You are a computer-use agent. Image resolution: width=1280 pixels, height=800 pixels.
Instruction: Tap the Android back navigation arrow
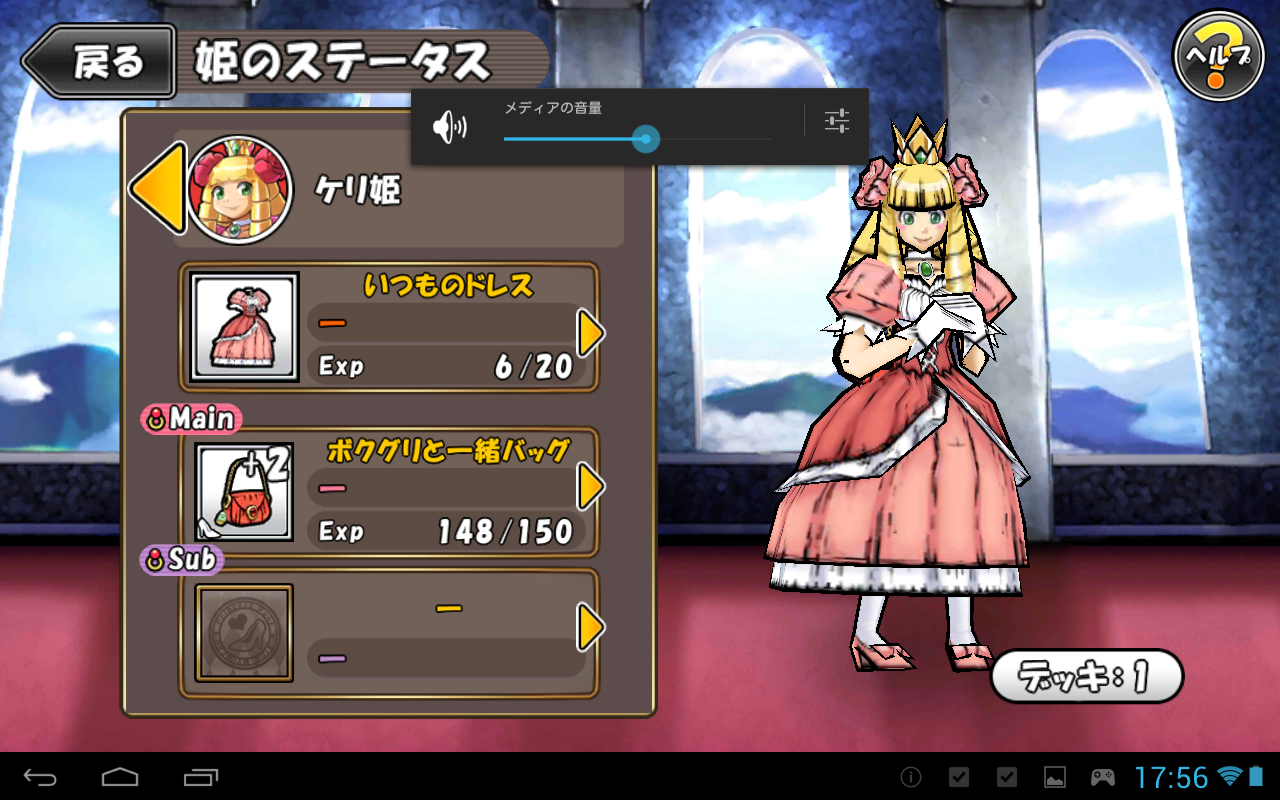pyautogui.click(x=40, y=777)
